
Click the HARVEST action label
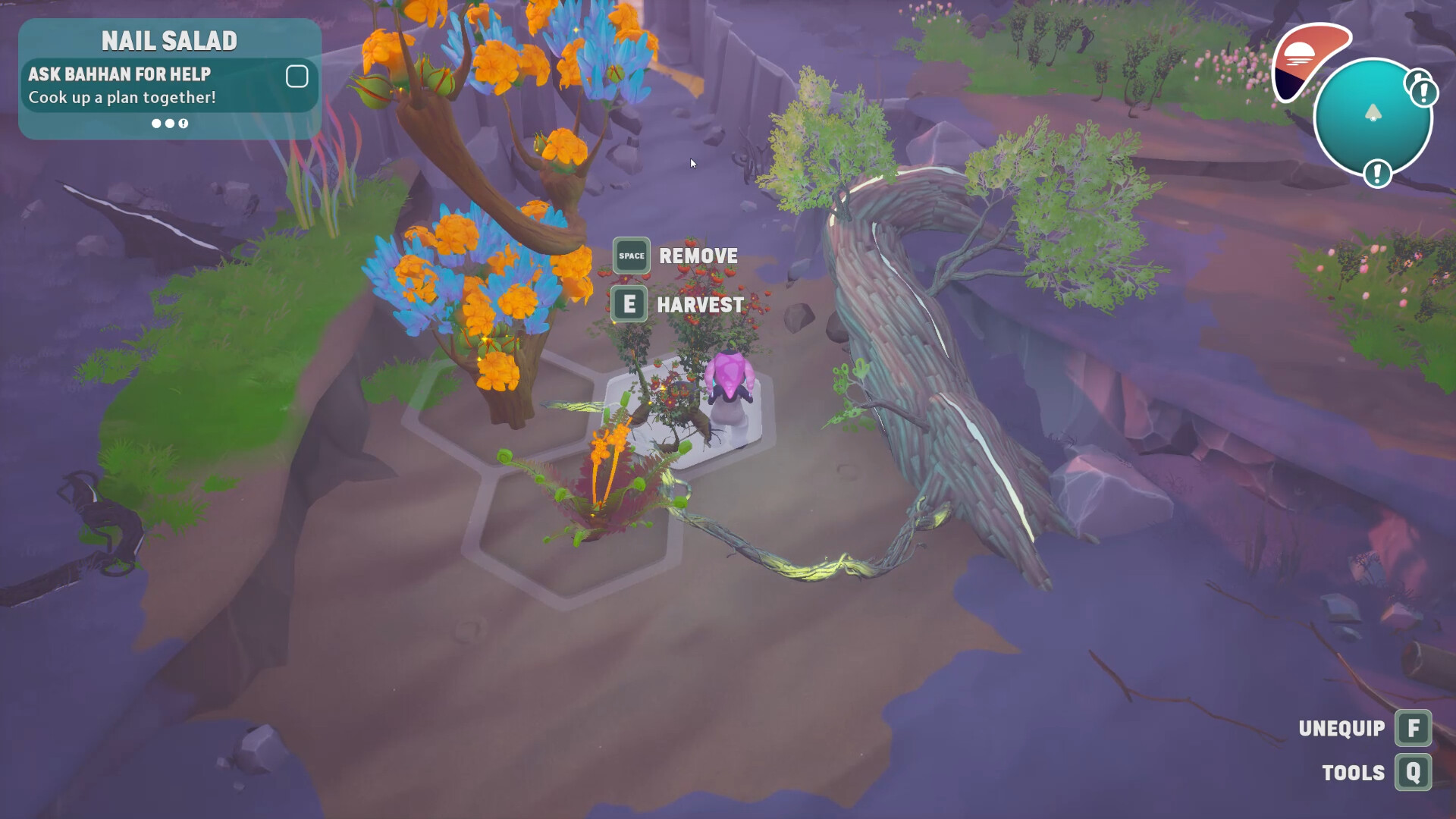coord(700,304)
